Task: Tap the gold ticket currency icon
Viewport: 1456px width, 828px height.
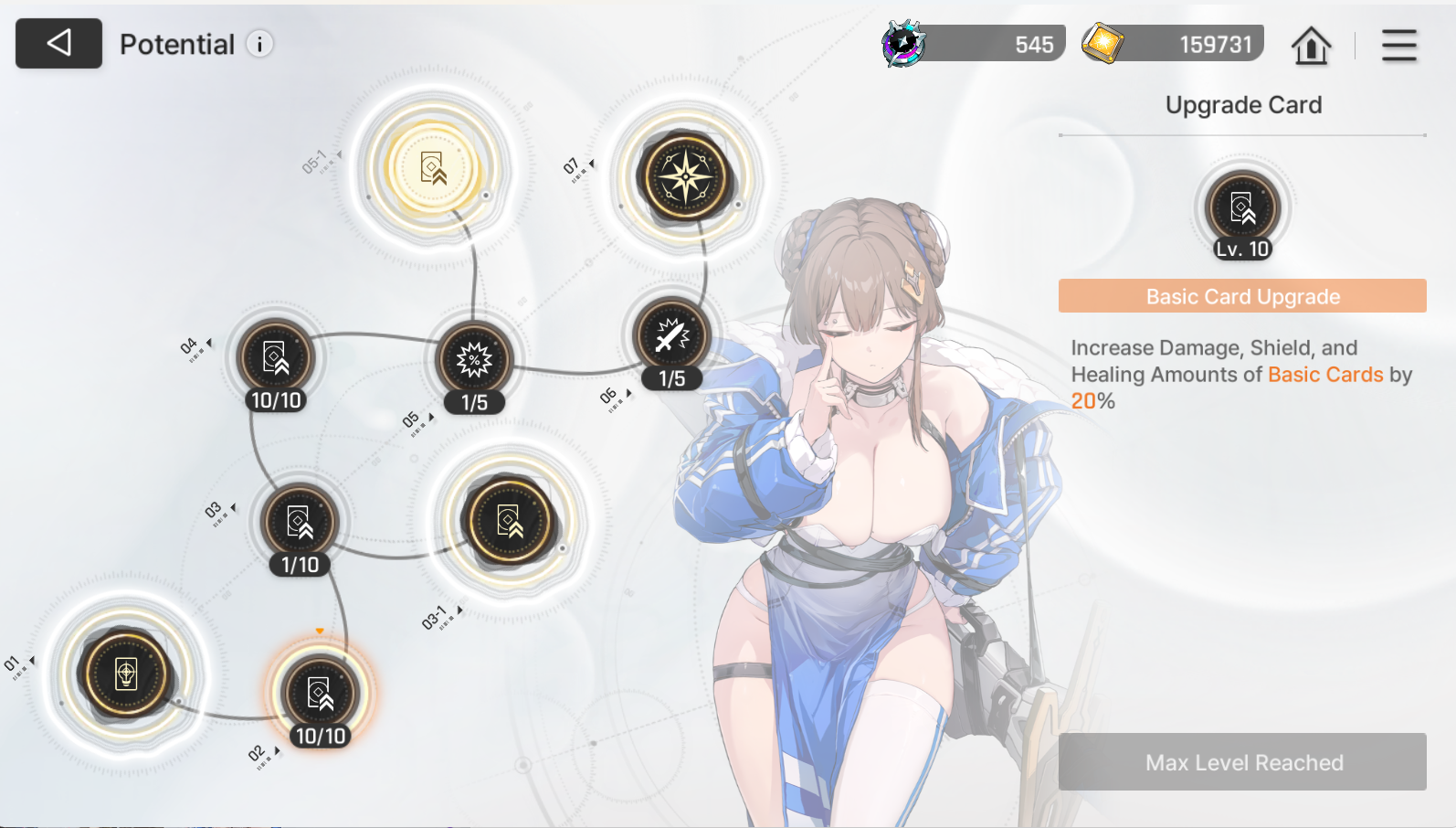Action: (1103, 43)
